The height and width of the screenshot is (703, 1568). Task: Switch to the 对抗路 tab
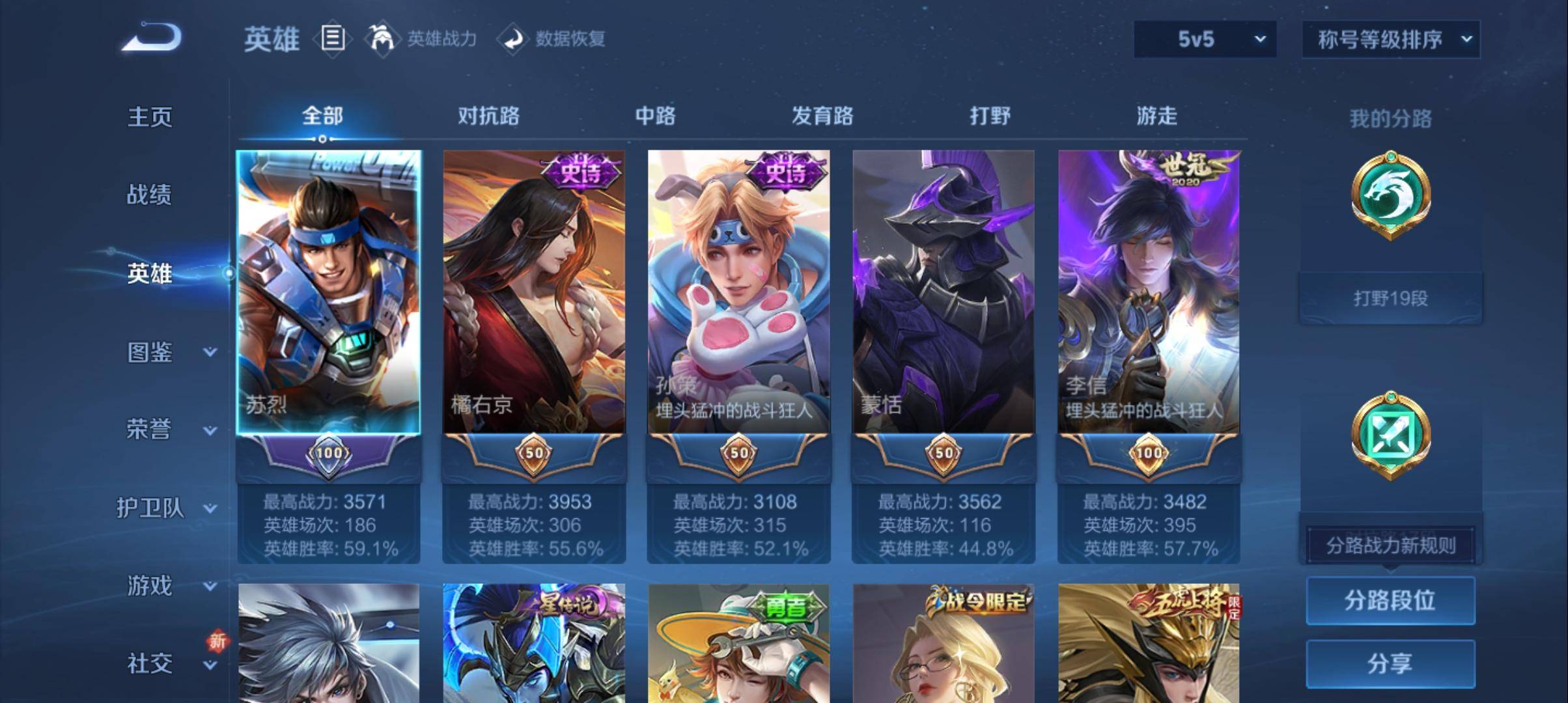pos(488,116)
